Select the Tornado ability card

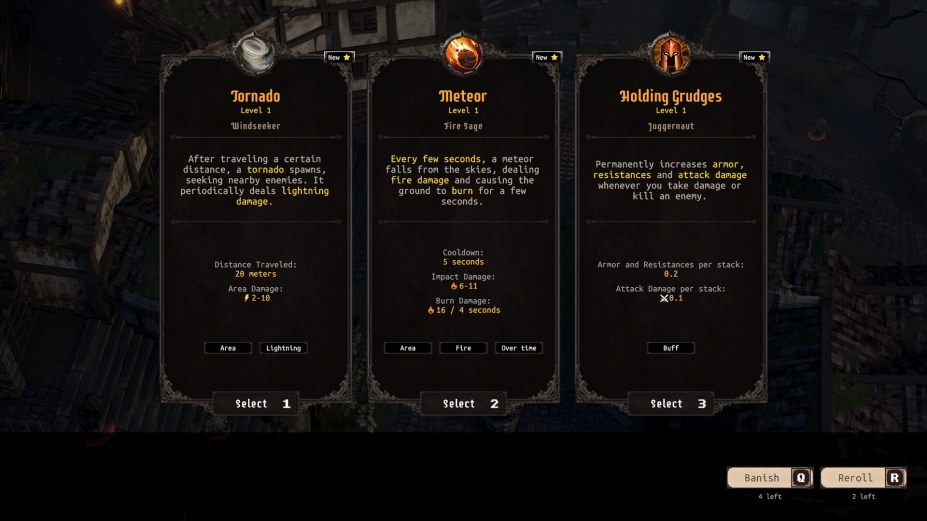pyautogui.click(x=256, y=404)
